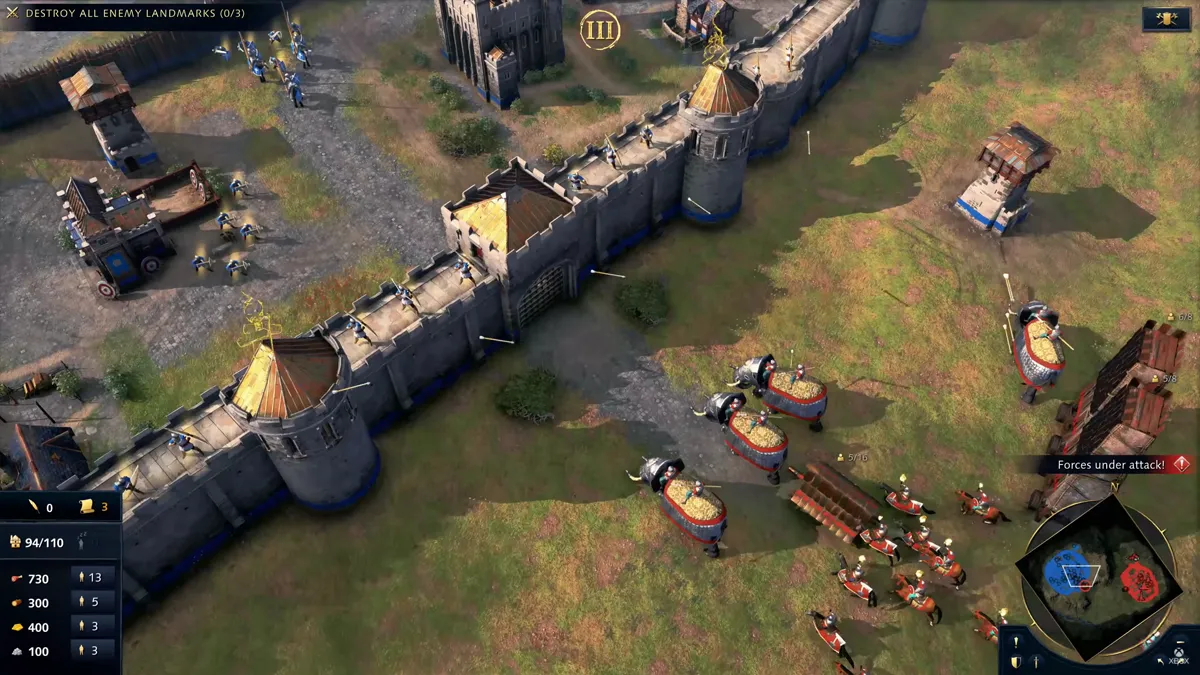Jump to the "Forces under attack!" alert
The height and width of the screenshot is (675, 1200).
tap(1109, 465)
